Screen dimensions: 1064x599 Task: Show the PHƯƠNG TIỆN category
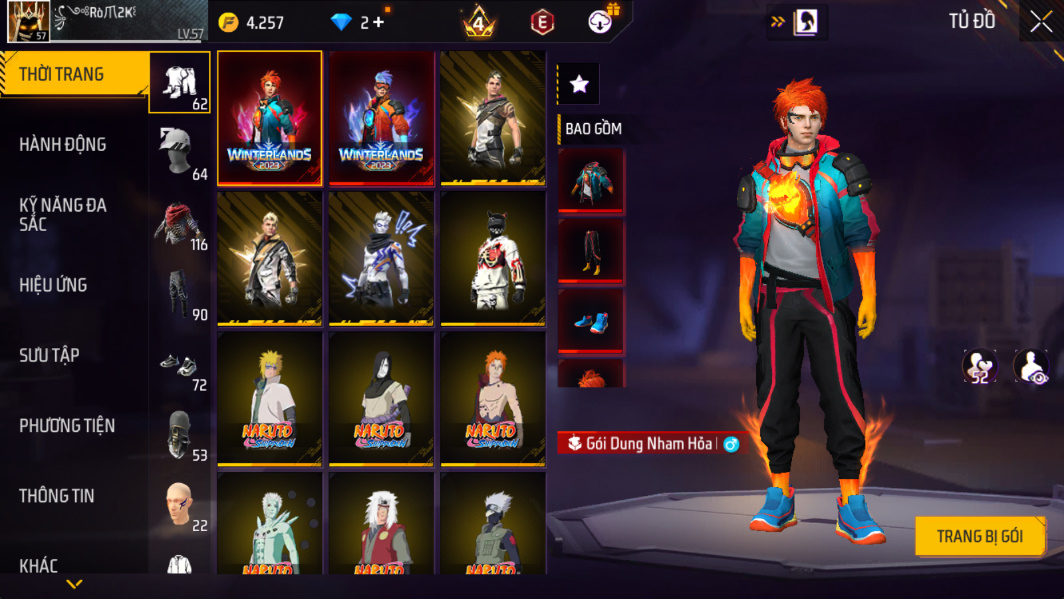pos(66,426)
